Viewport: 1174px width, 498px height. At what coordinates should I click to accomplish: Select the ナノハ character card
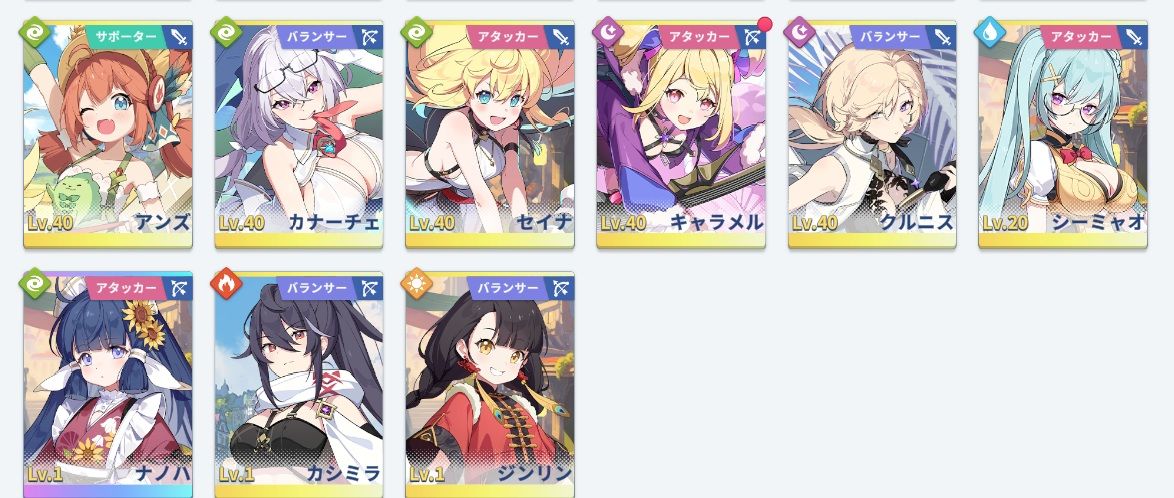[108, 385]
